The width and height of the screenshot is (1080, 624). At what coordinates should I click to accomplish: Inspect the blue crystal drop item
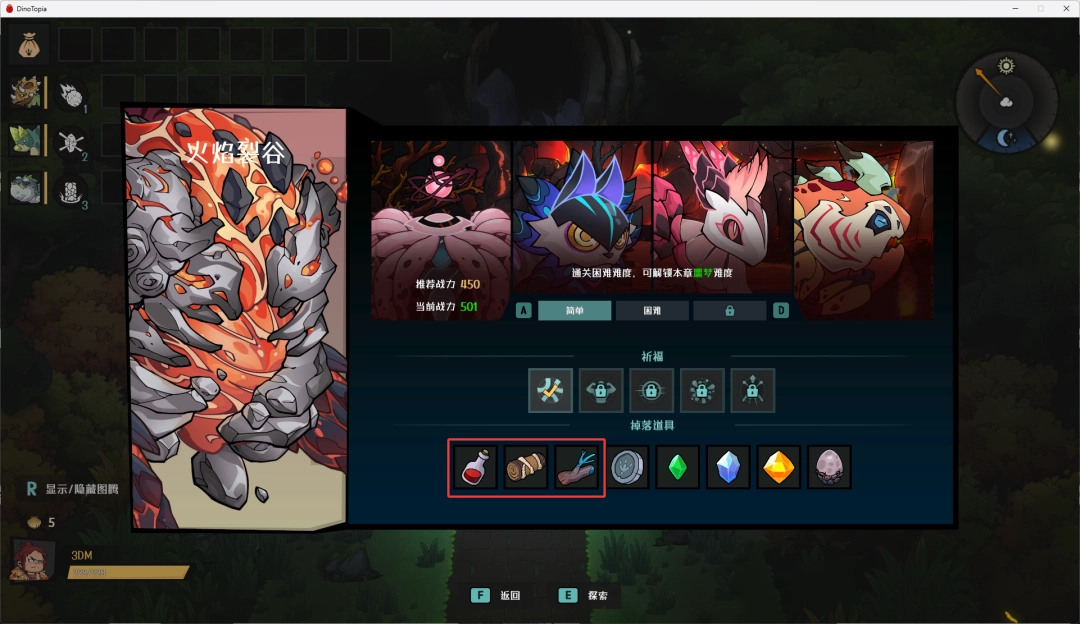click(728, 467)
